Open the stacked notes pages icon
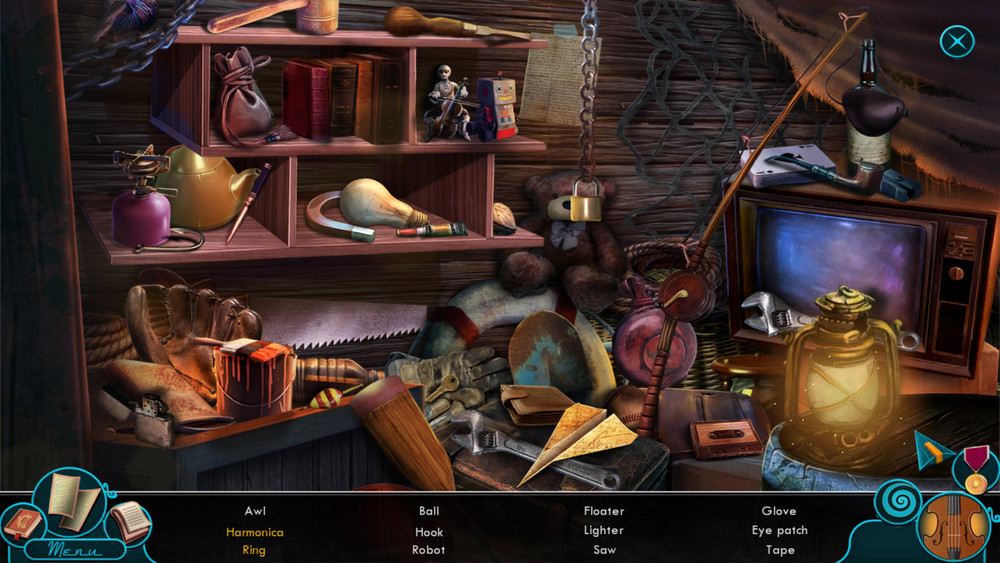 coord(128,520)
